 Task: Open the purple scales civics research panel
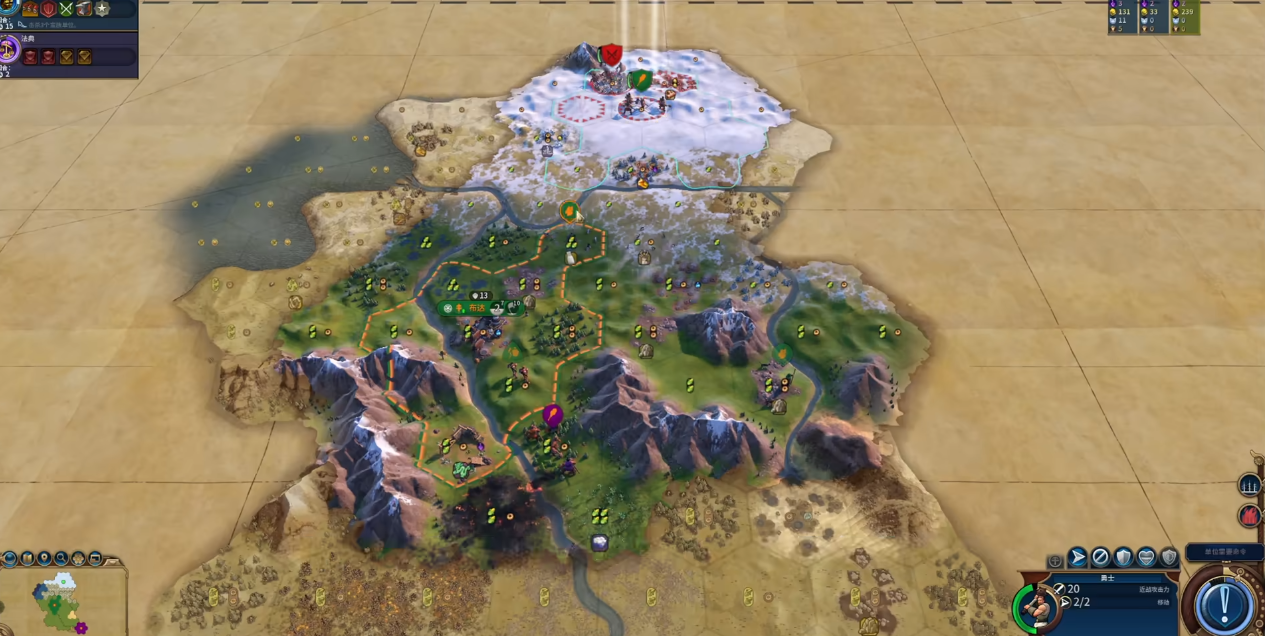[x=9, y=49]
